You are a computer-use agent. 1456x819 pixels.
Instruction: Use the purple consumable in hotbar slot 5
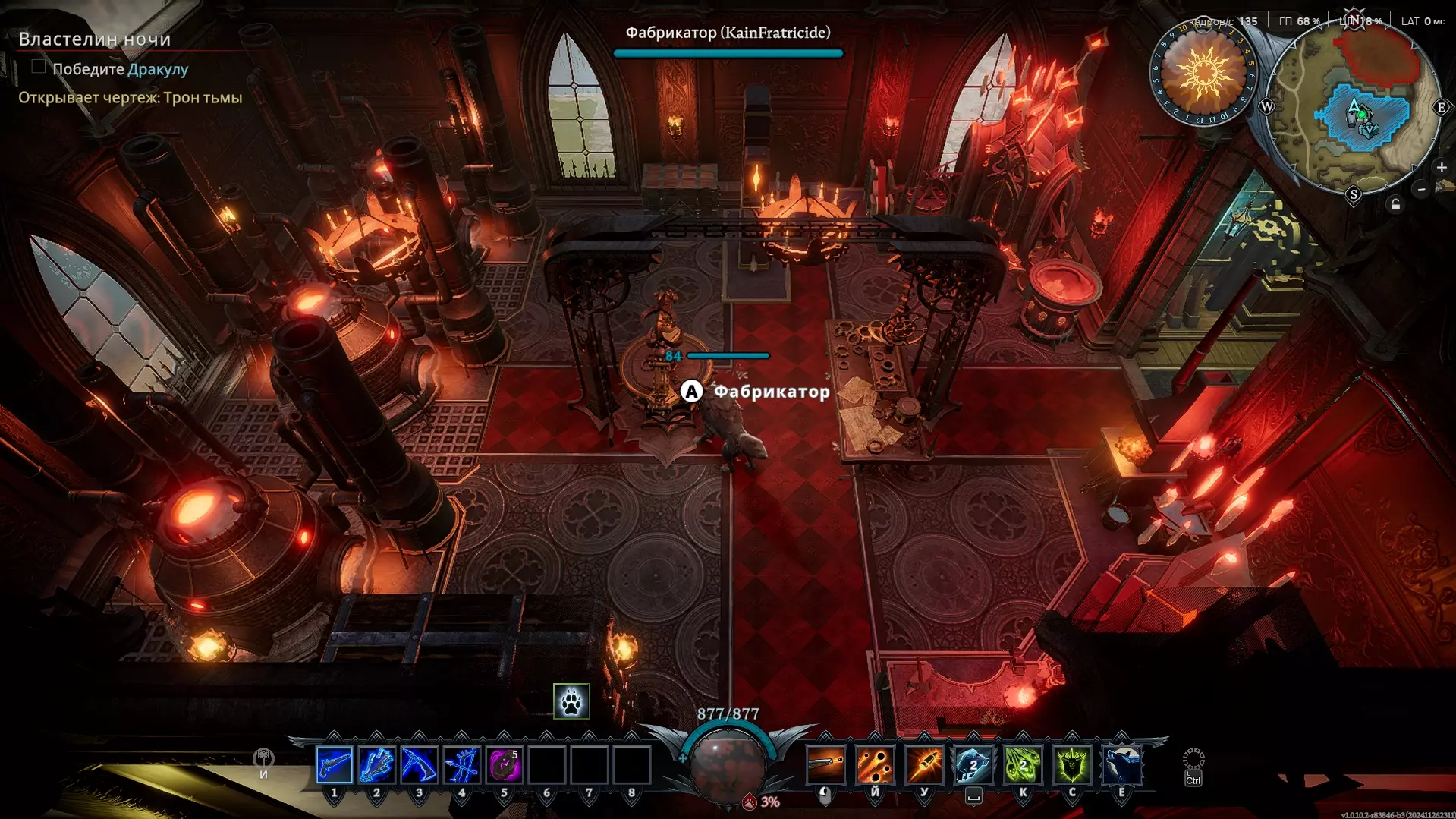point(504,764)
